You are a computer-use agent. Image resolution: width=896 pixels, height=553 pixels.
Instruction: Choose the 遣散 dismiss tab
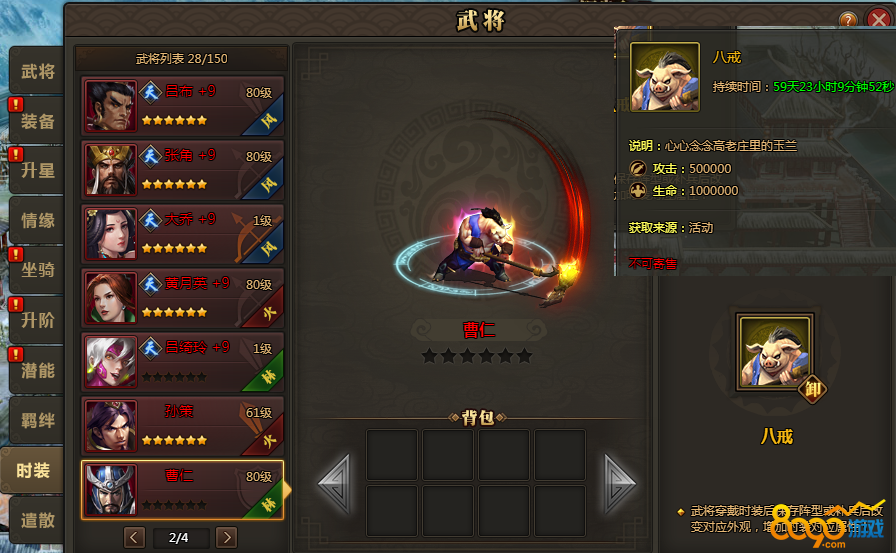tap(38, 520)
